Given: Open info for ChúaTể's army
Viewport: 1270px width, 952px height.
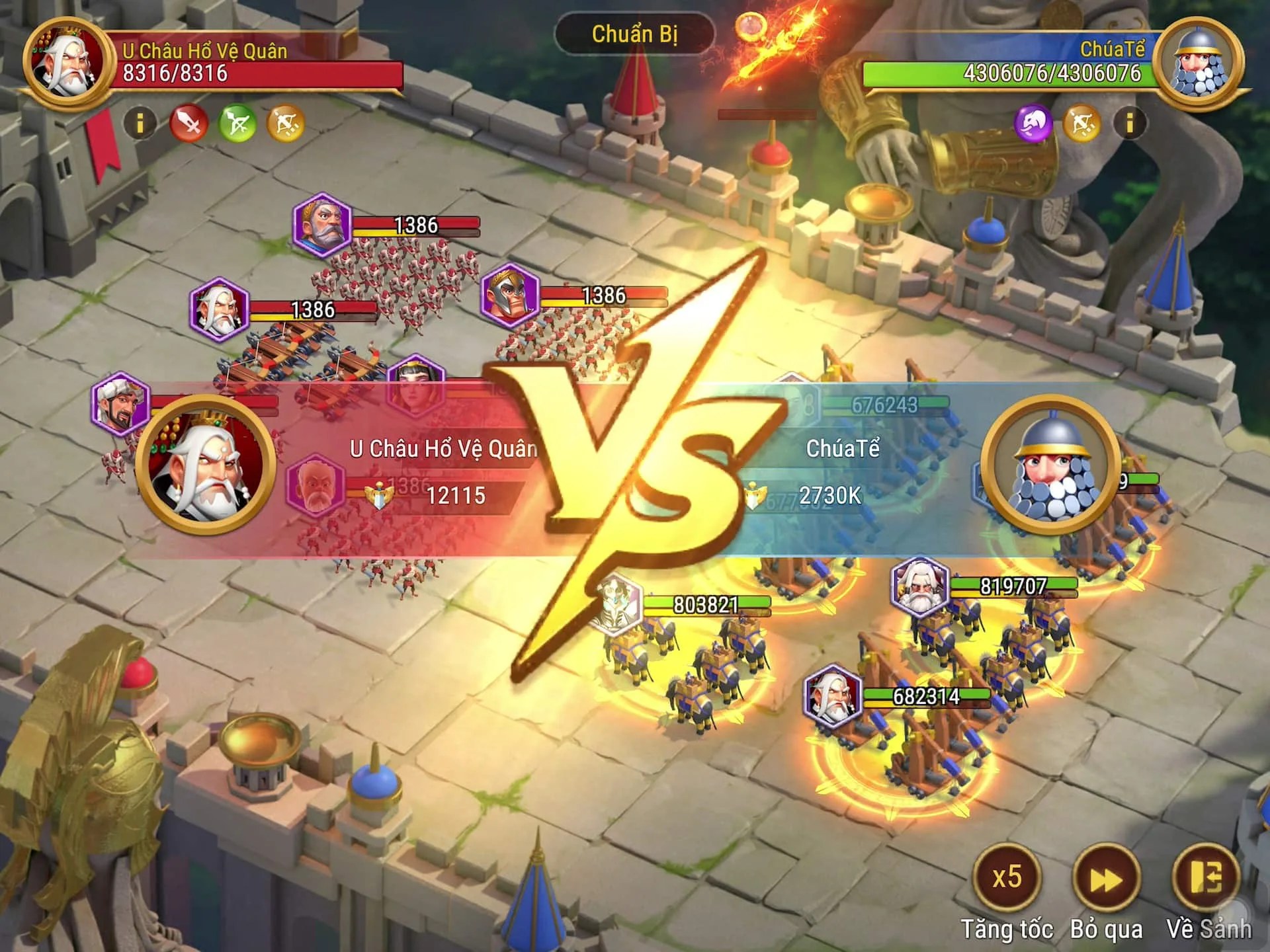Looking at the screenshot, I should tap(1130, 123).
